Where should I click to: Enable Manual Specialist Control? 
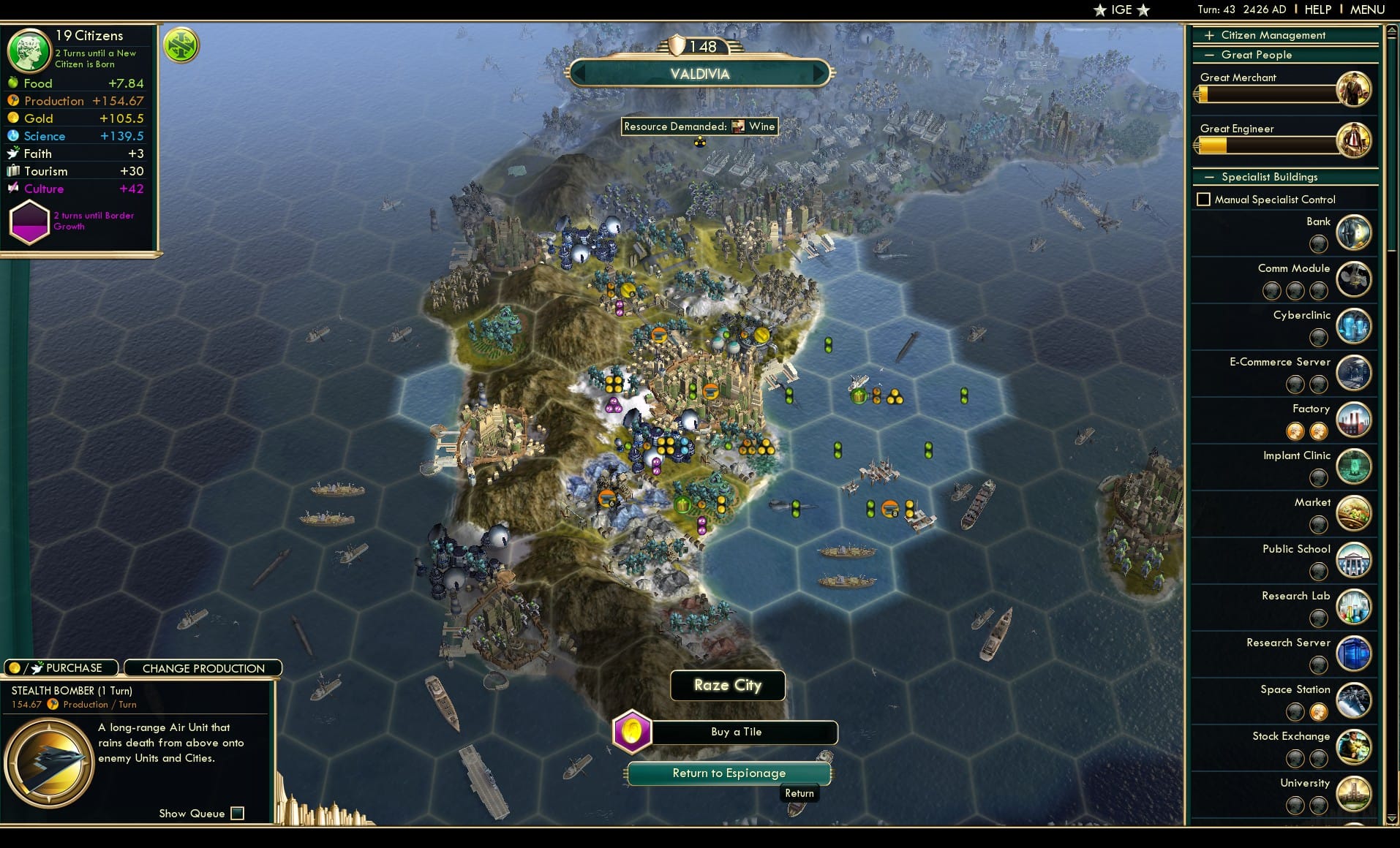point(1203,199)
